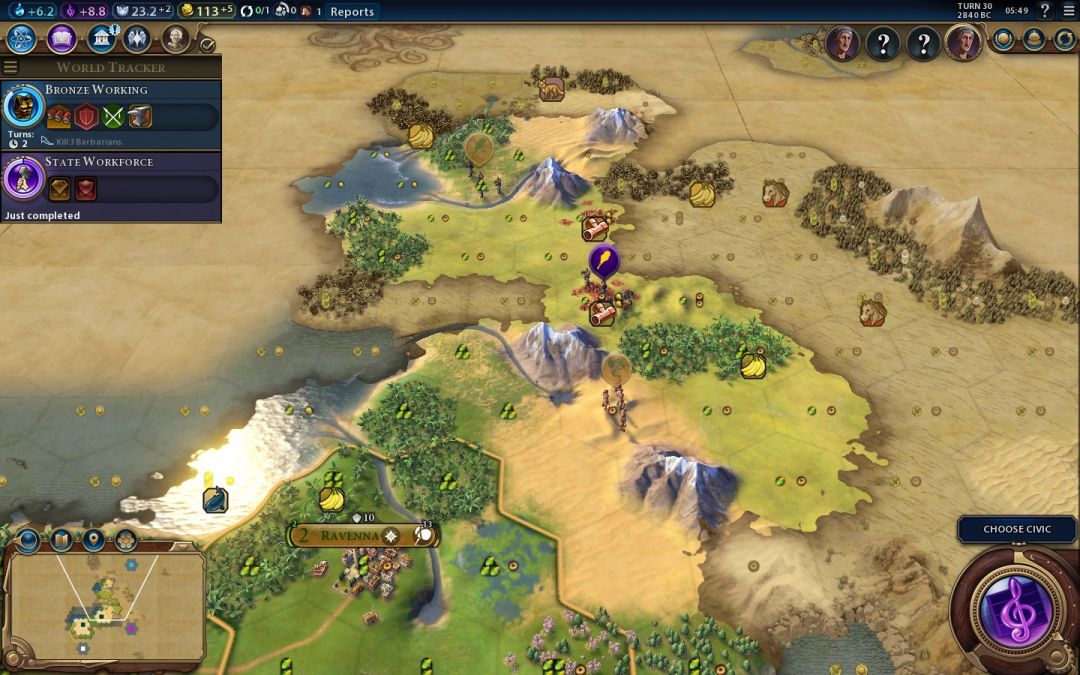Open the main game menu
This screenshot has height=675, width=1080.
coord(1067,12)
